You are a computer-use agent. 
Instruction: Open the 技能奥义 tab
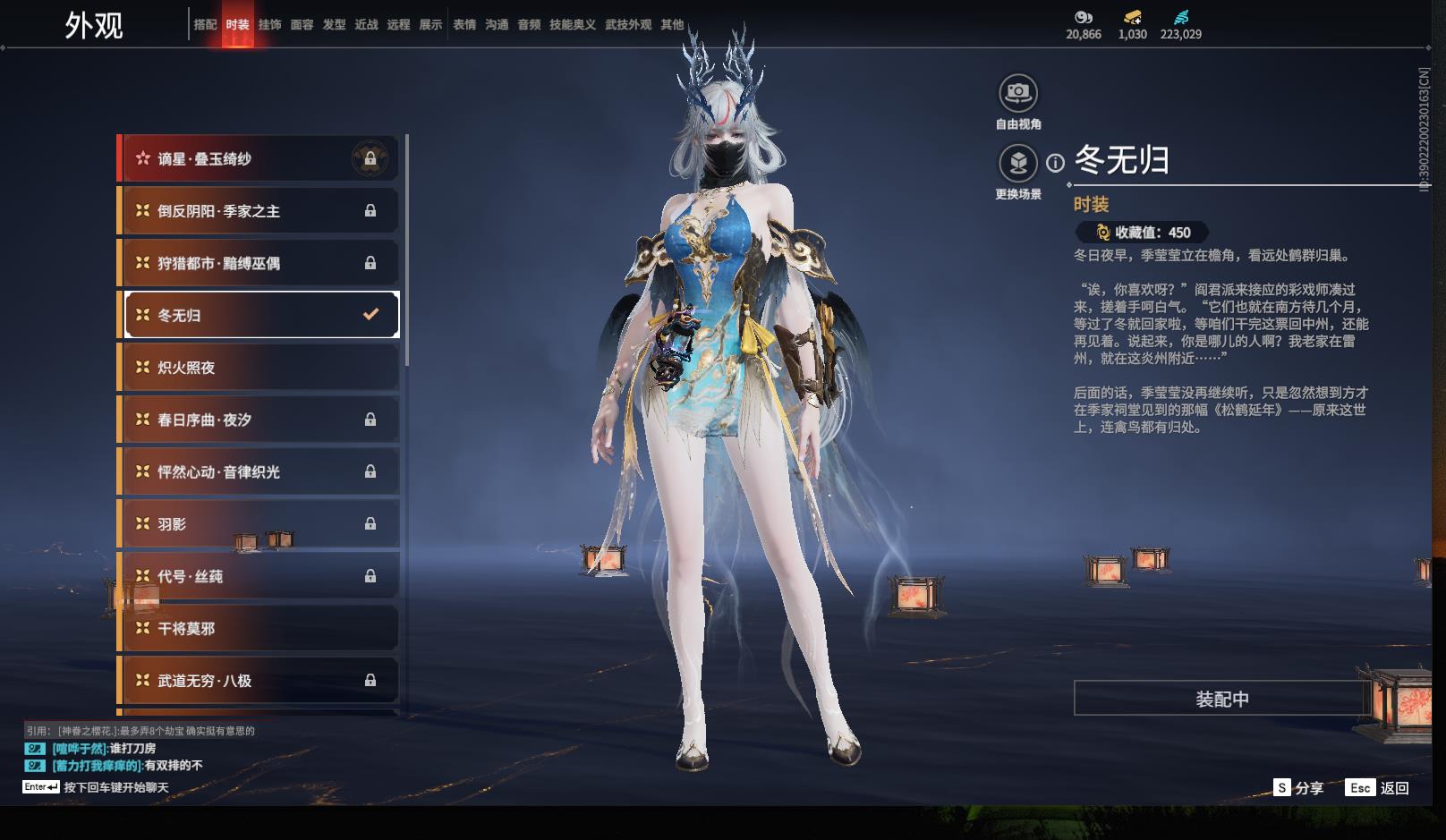click(572, 25)
